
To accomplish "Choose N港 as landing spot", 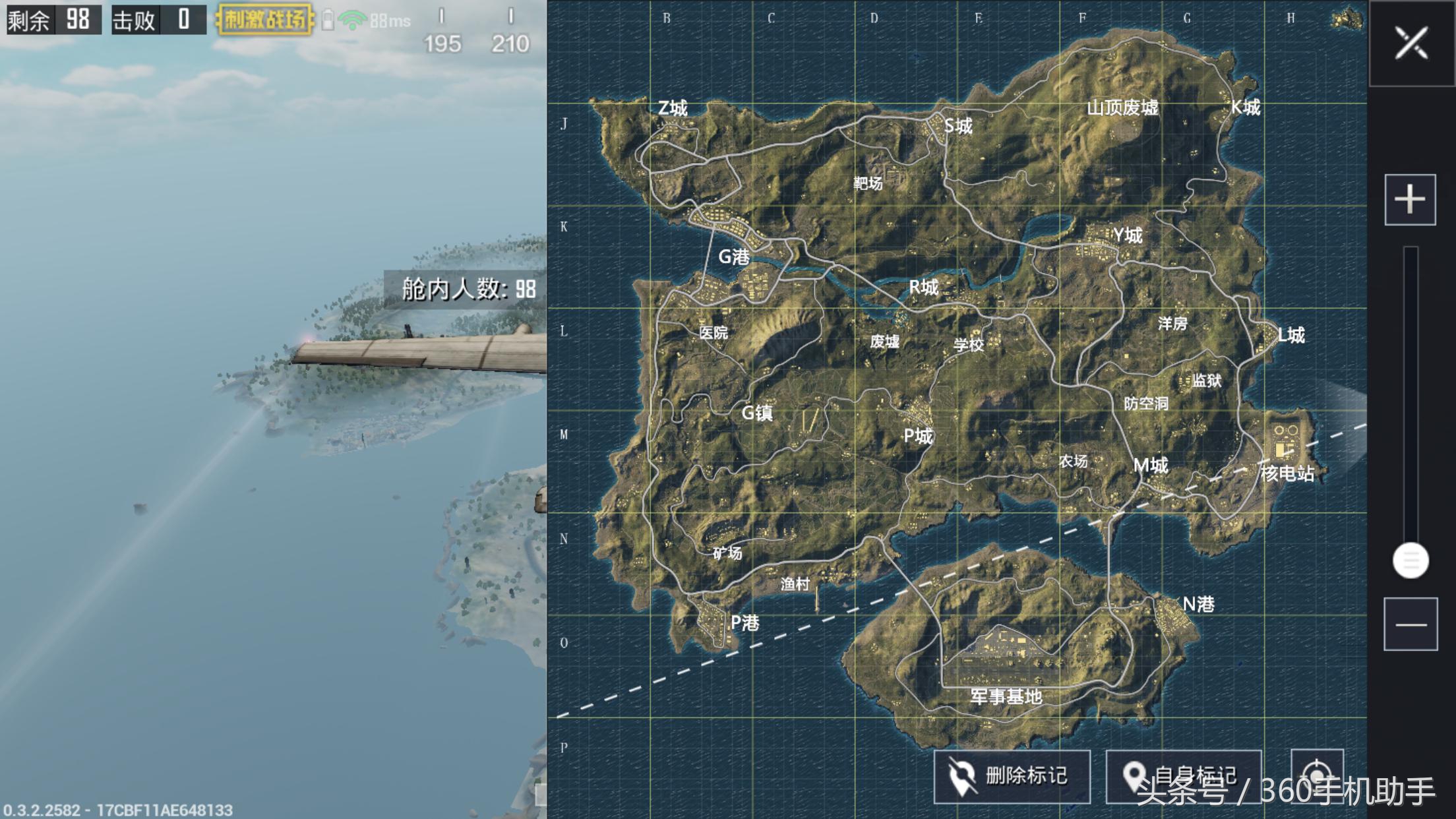I will point(1198,604).
